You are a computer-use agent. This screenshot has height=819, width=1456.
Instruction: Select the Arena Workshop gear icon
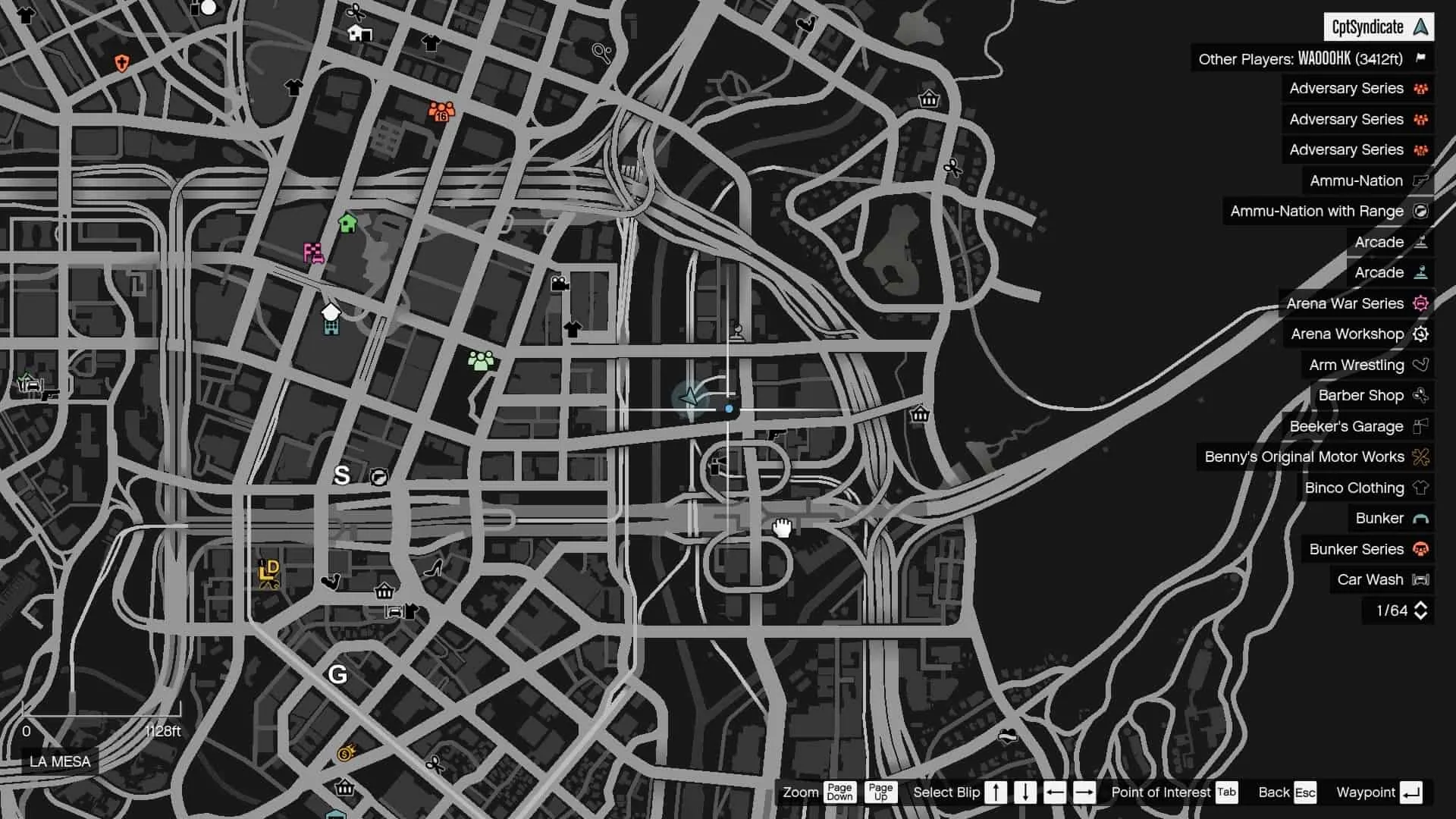(x=1422, y=334)
